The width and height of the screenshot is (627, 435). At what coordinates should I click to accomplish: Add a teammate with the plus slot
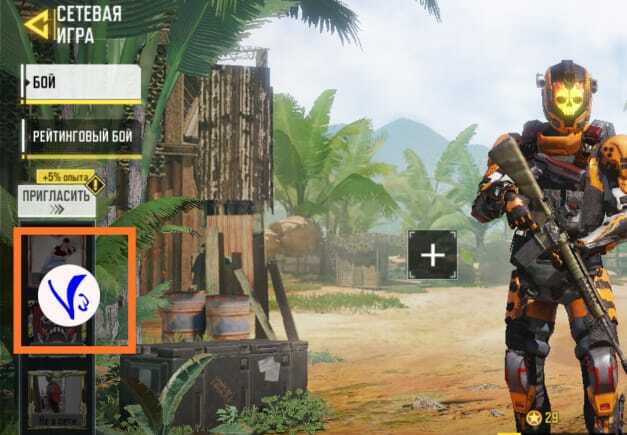432,256
